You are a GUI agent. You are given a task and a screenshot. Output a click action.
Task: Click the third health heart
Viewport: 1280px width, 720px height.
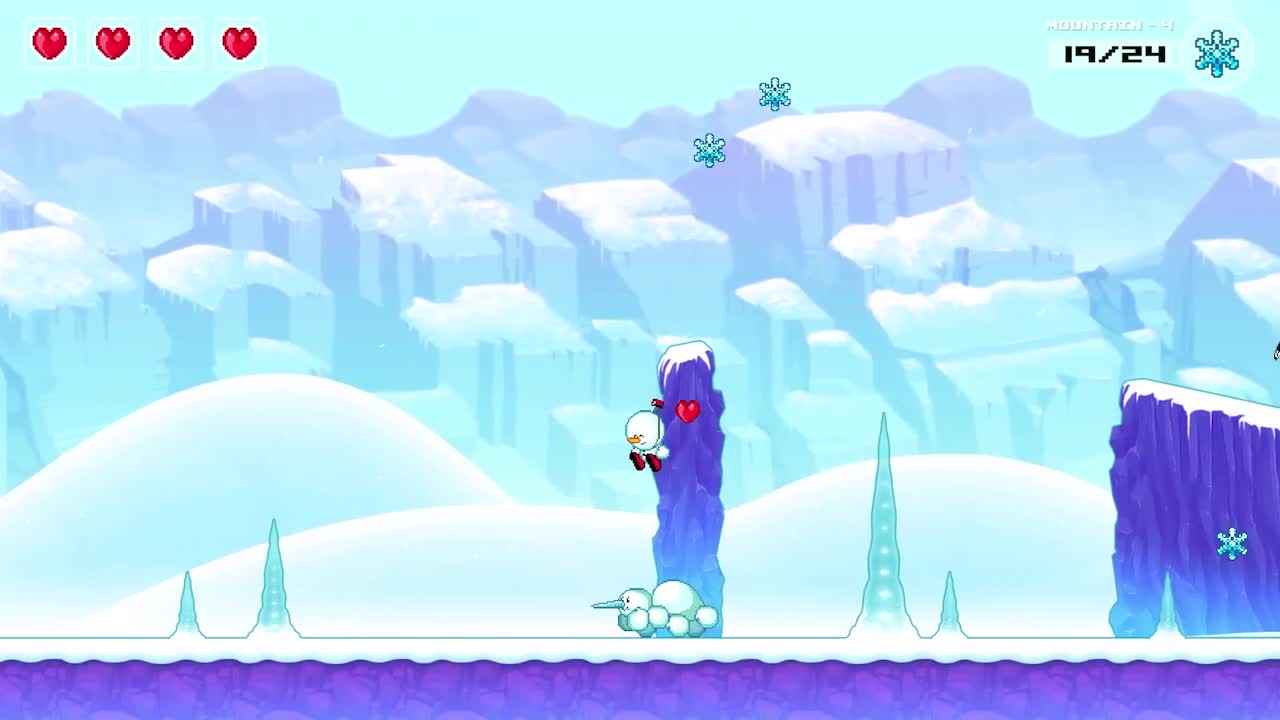coord(175,43)
